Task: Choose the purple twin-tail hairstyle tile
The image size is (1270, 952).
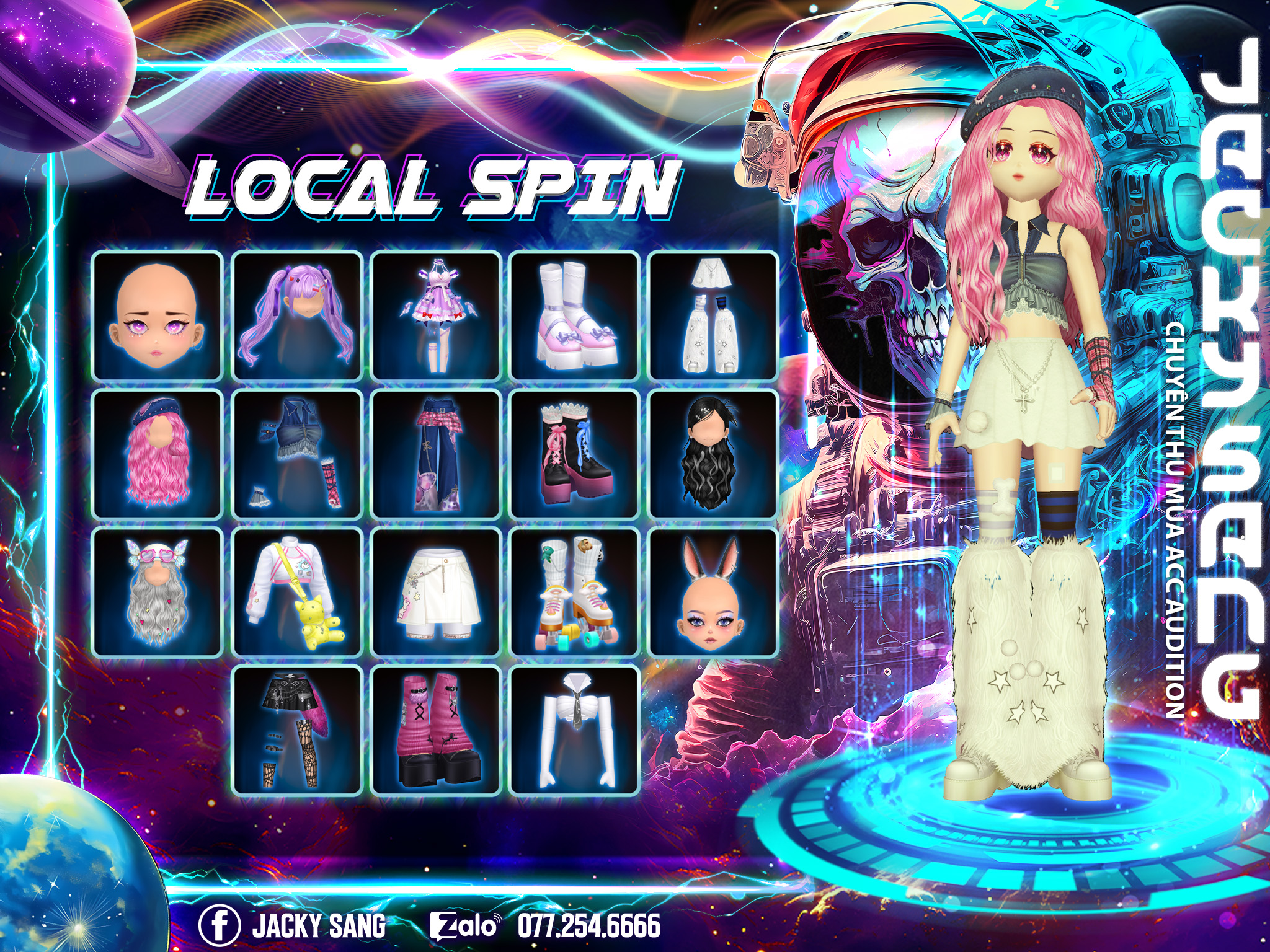Action: click(x=297, y=316)
